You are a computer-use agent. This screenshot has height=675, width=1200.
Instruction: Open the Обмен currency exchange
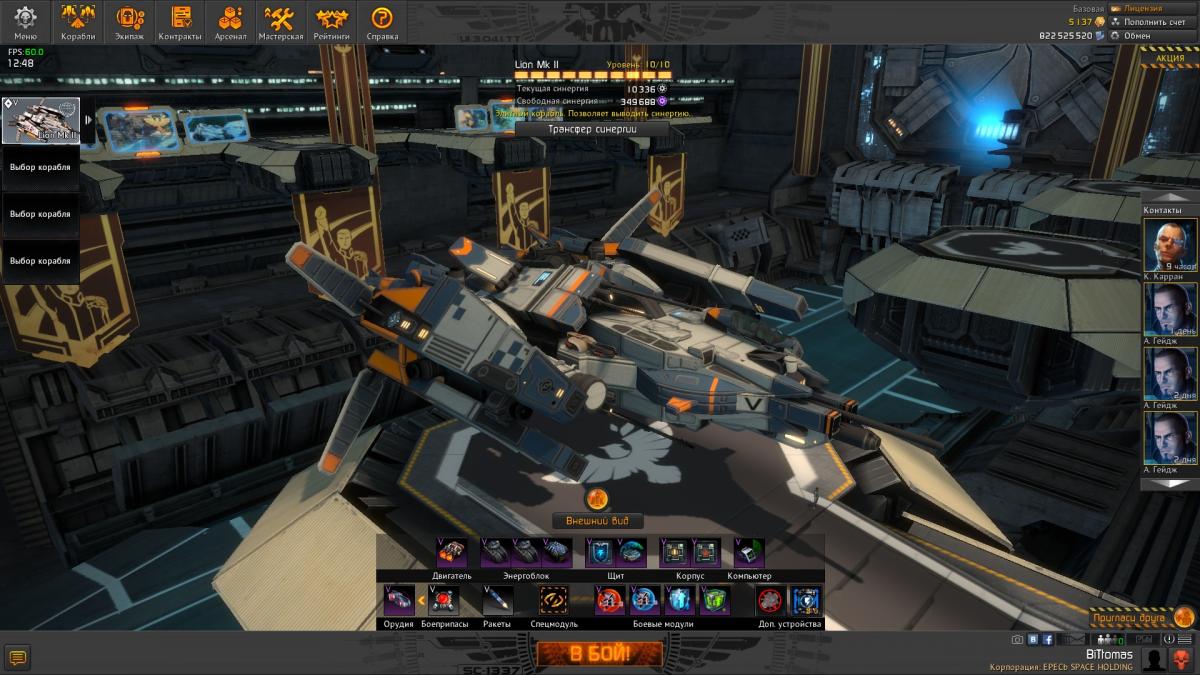(1137, 35)
